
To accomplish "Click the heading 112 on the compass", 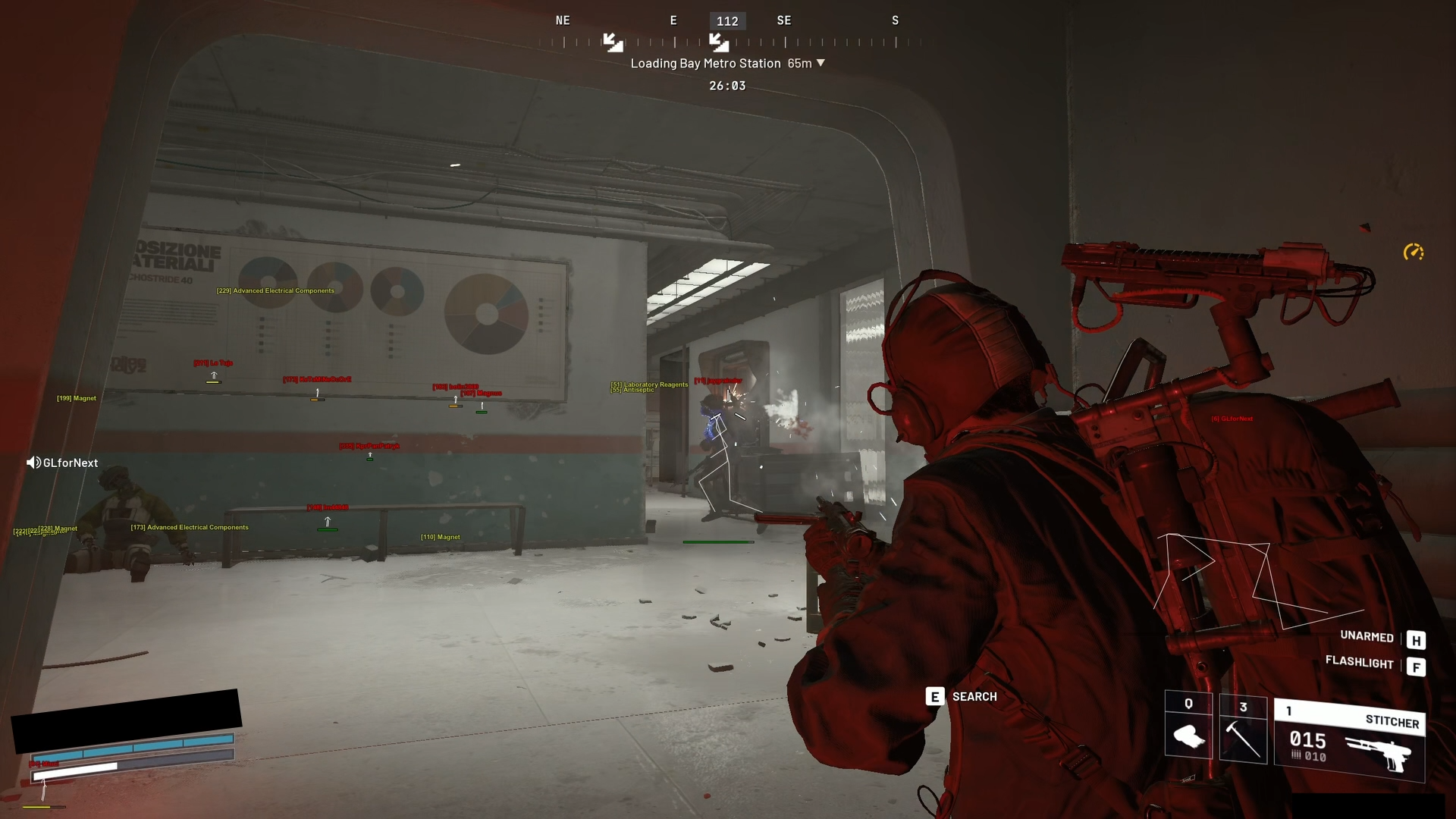I will click(727, 21).
